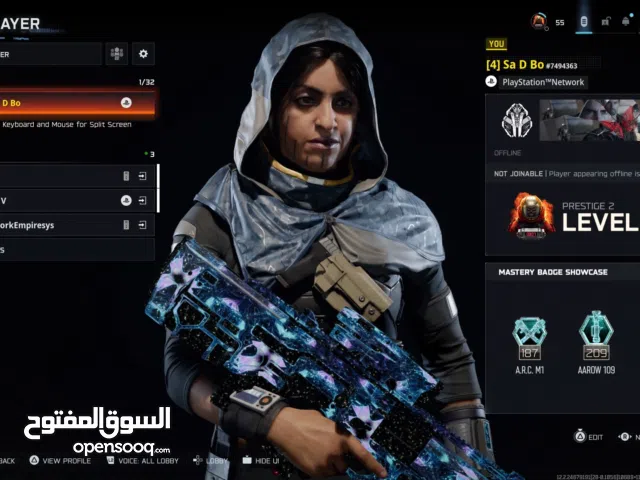Select the highlighted token icon in top bar
Viewport: 640px width, 480px height.
click(585, 20)
